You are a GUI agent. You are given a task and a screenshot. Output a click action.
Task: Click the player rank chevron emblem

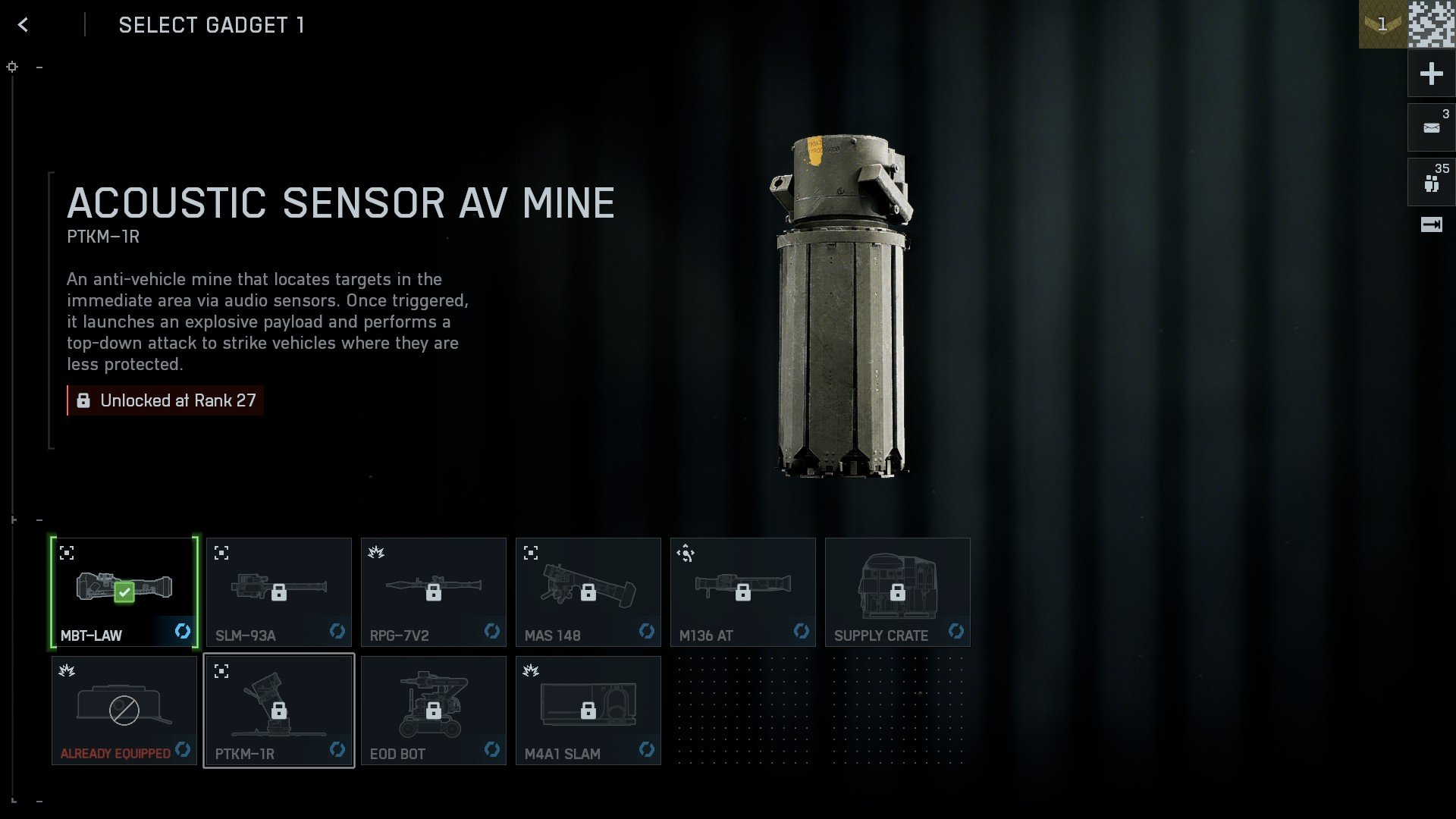pyautogui.click(x=1383, y=25)
